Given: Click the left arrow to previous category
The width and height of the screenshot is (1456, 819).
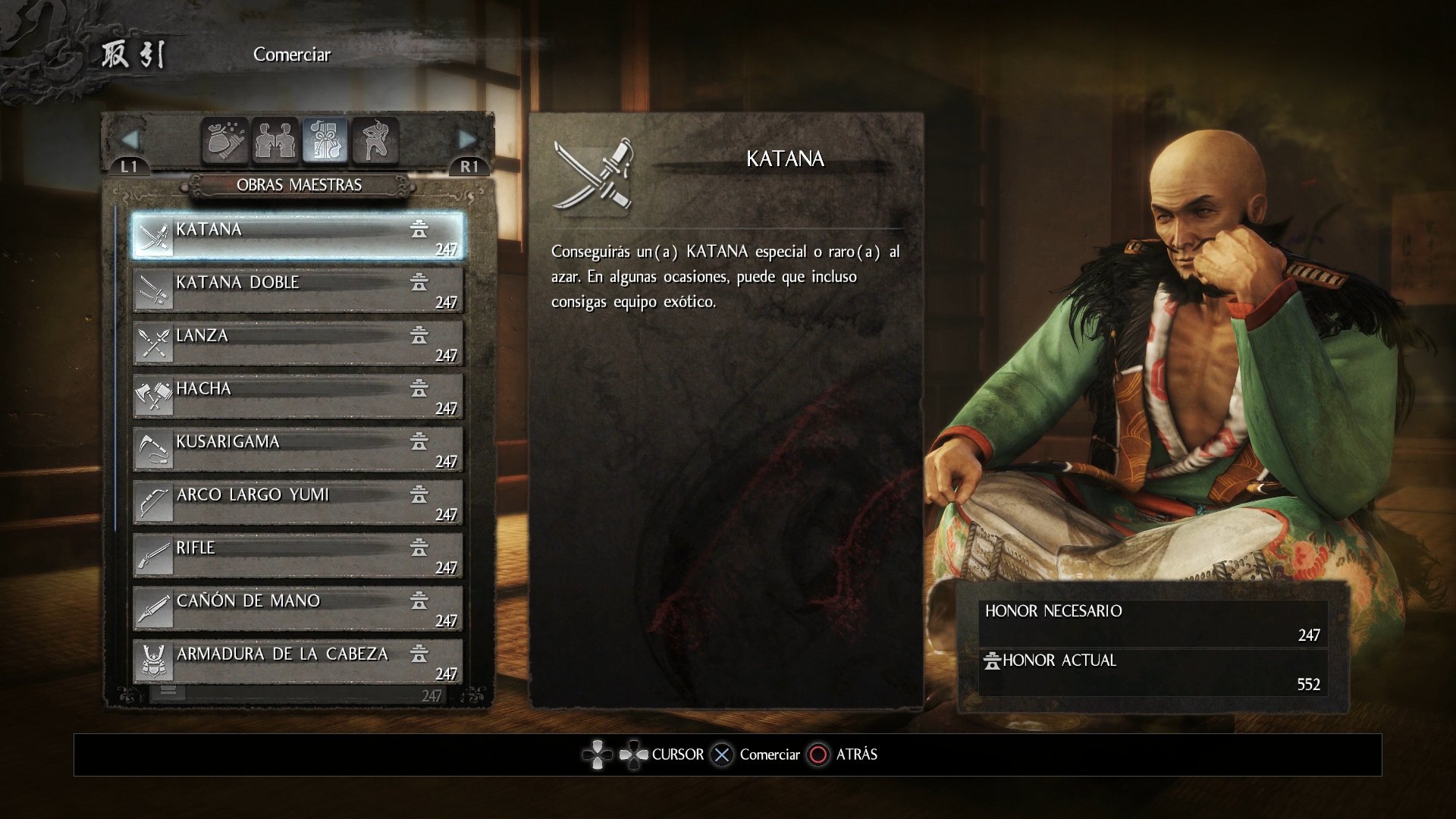Looking at the screenshot, I should (x=130, y=140).
